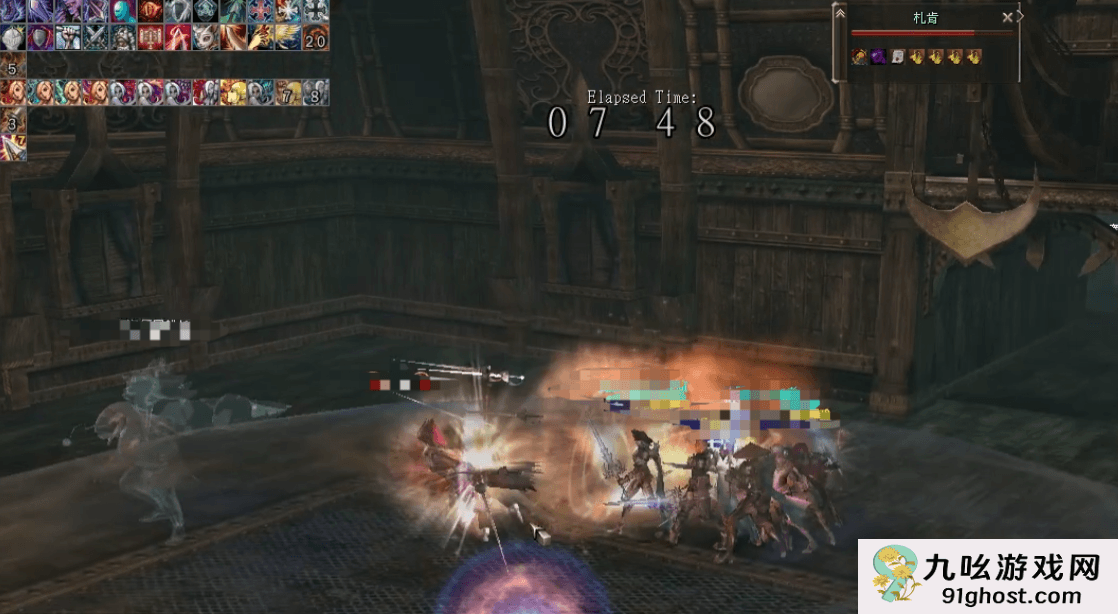Click the buff icon showing number 3

(12, 122)
